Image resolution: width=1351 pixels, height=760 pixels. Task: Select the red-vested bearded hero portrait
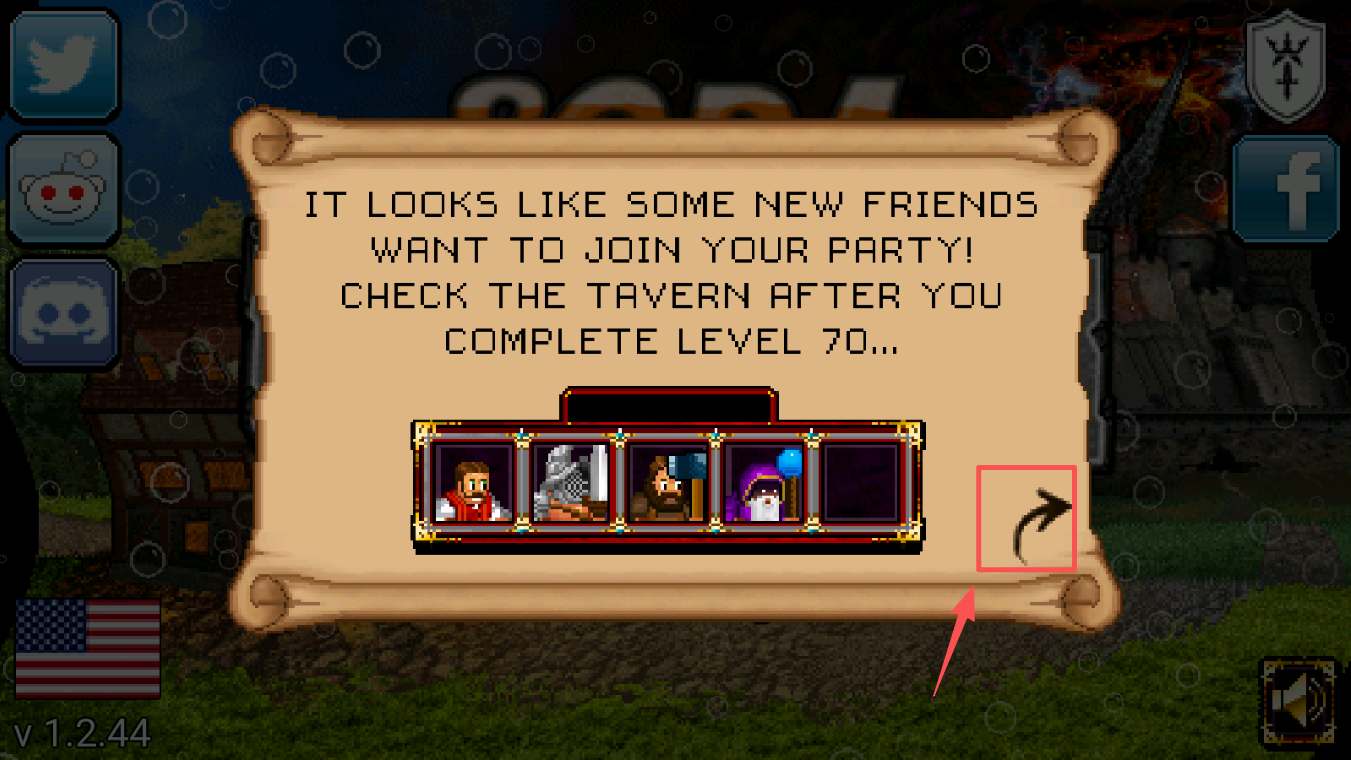(x=473, y=485)
